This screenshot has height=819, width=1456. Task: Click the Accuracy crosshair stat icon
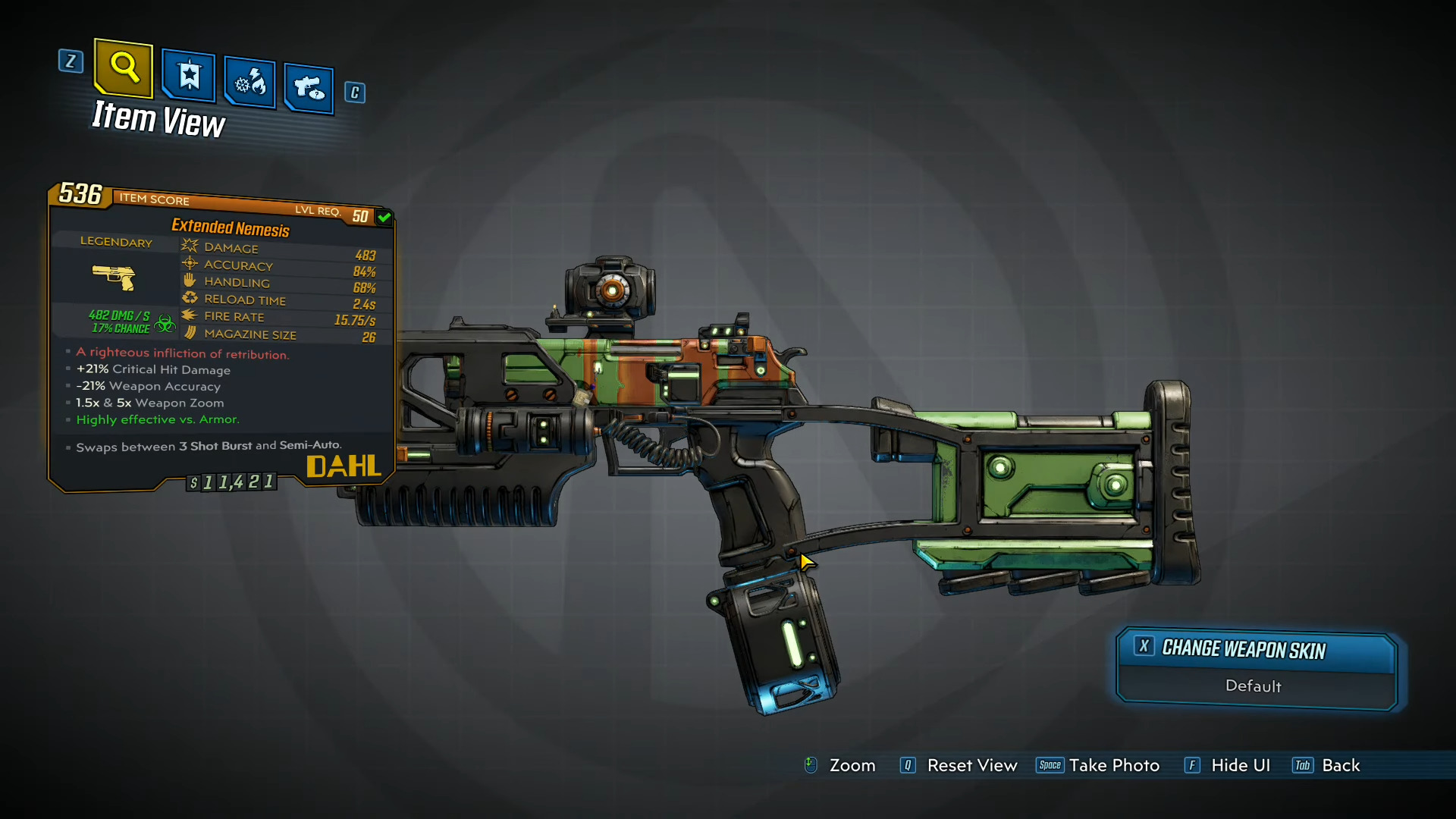191,263
